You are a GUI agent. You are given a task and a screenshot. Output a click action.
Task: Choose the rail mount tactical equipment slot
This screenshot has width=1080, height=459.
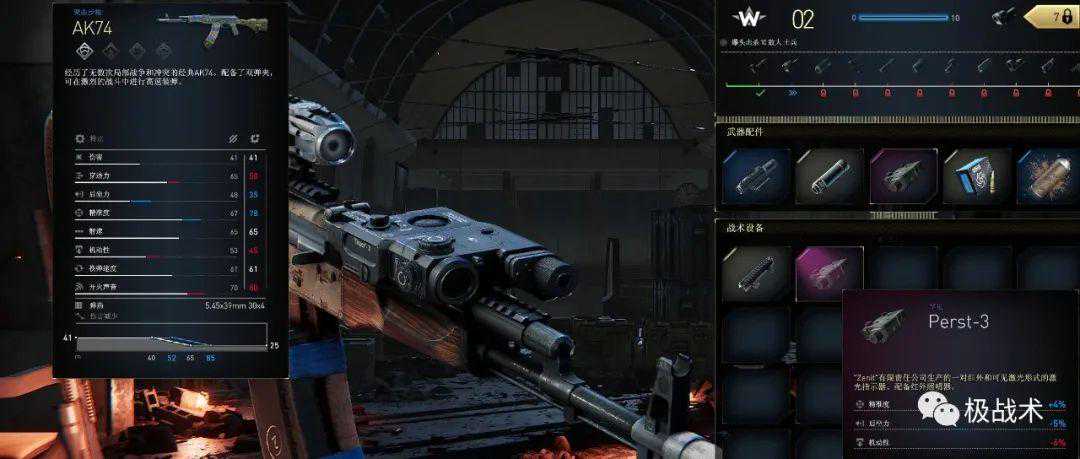(756, 274)
